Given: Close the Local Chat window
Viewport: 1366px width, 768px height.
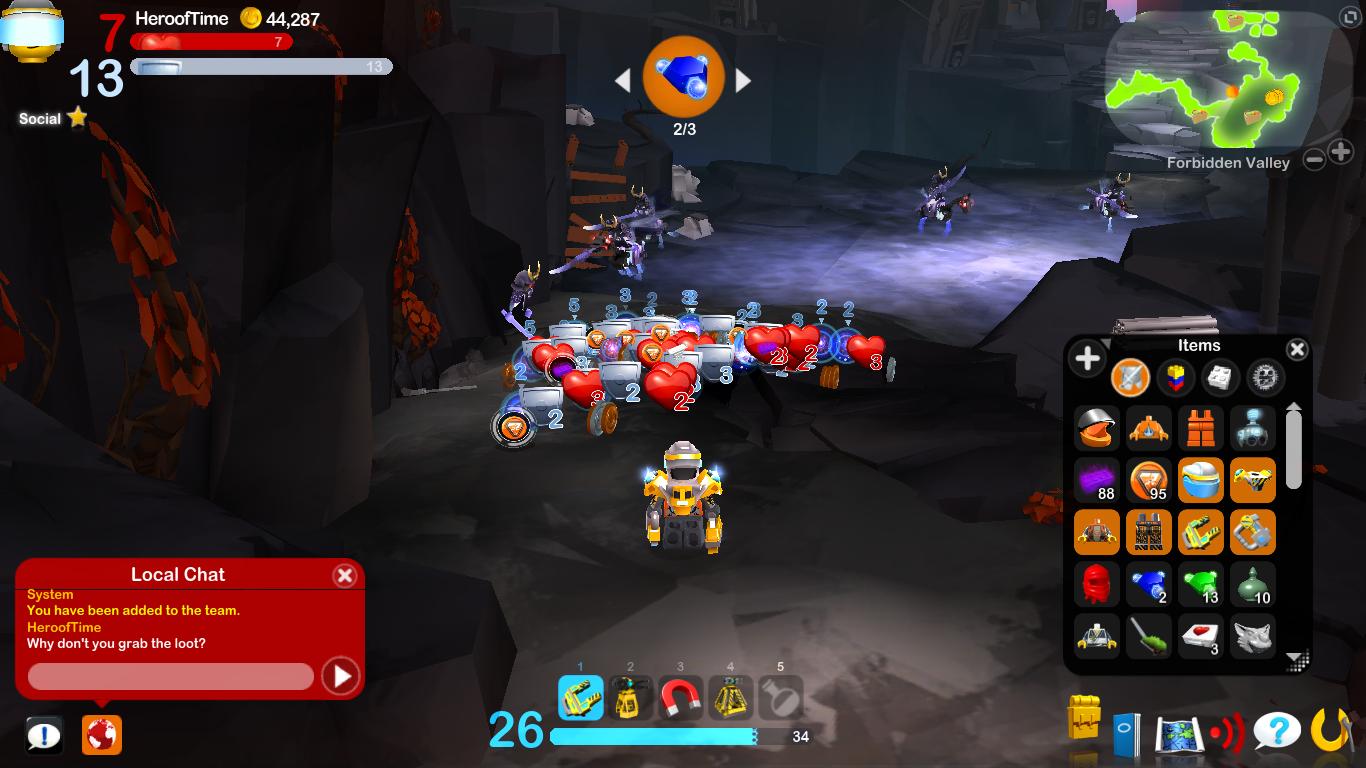Looking at the screenshot, I should pyautogui.click(x=344, y=575).
